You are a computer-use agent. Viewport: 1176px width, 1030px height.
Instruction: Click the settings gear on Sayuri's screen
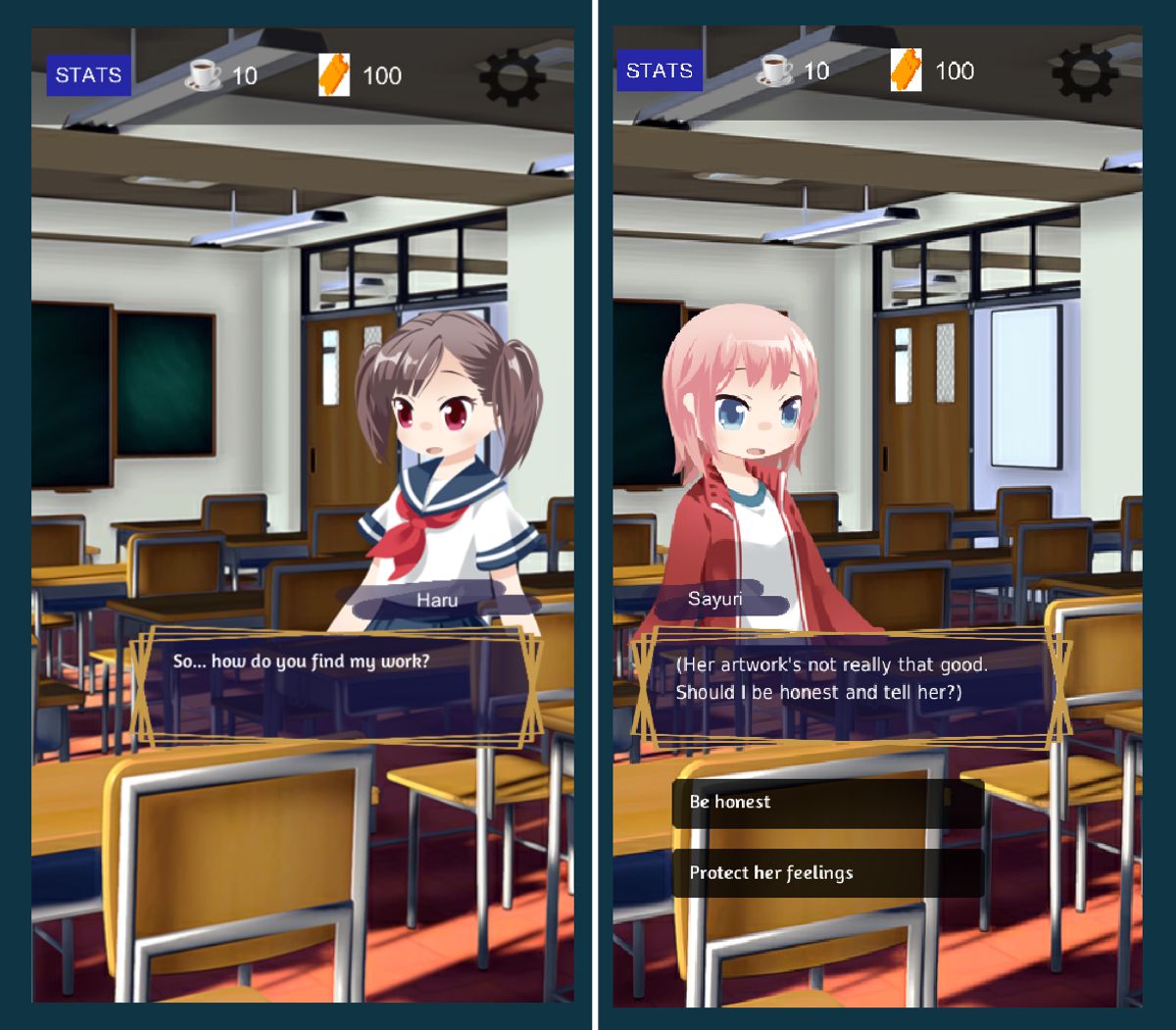coord(1084,72)
